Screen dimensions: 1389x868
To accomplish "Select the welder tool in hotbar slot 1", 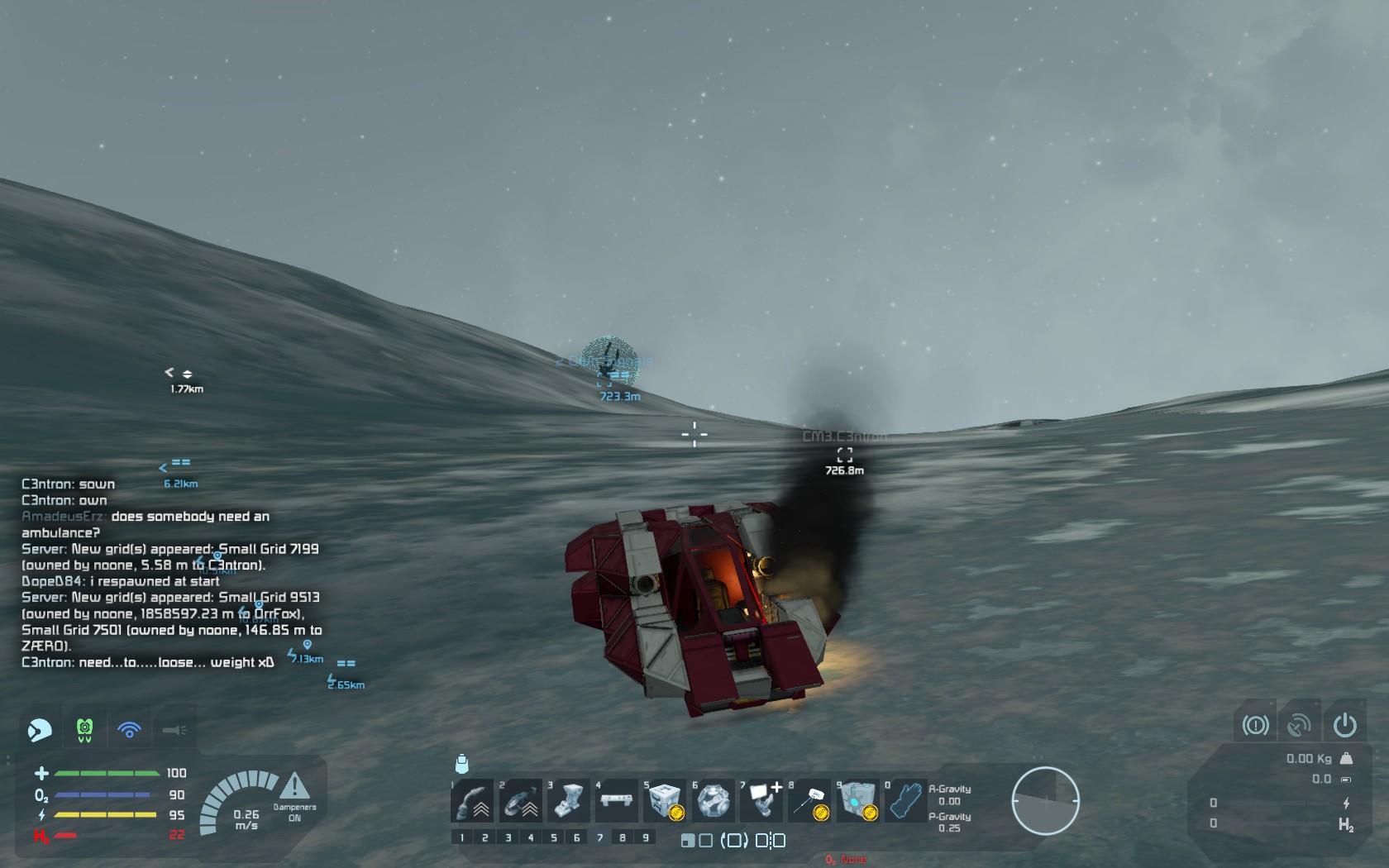I will tap(473, 800).
